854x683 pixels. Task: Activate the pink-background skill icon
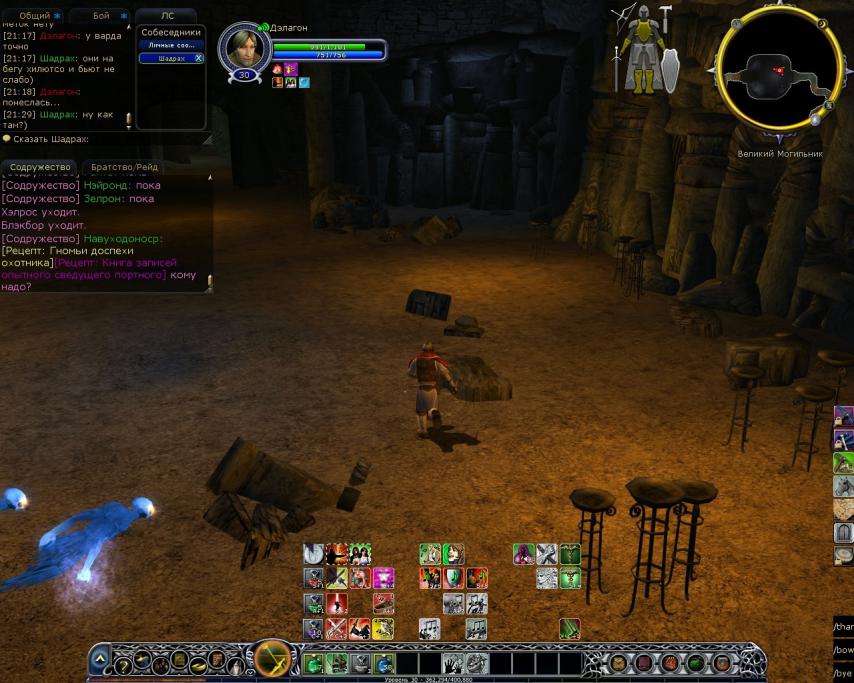point(383,578)
